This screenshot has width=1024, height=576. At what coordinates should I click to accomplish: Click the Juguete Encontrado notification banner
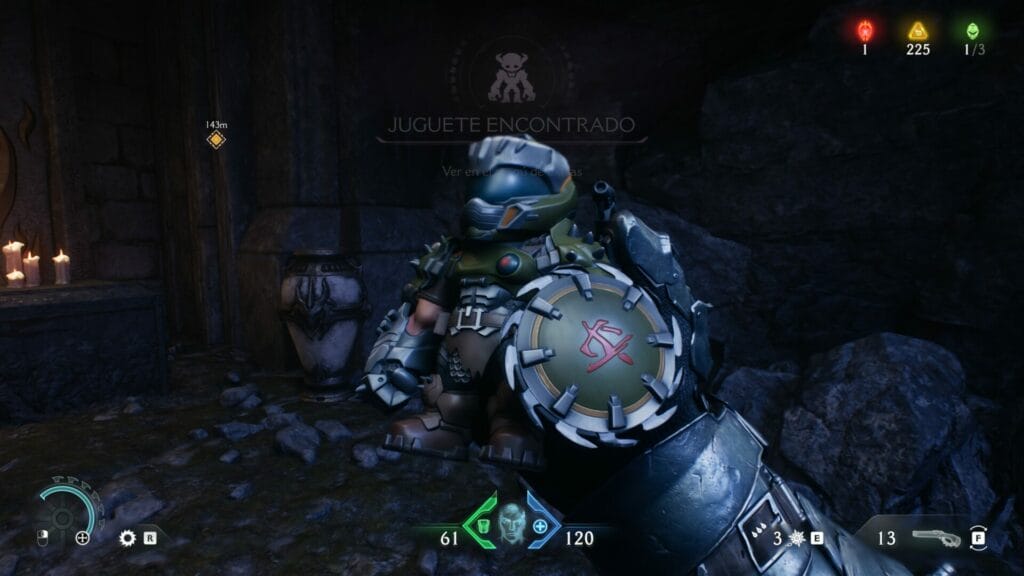click(x=511, y=125)
